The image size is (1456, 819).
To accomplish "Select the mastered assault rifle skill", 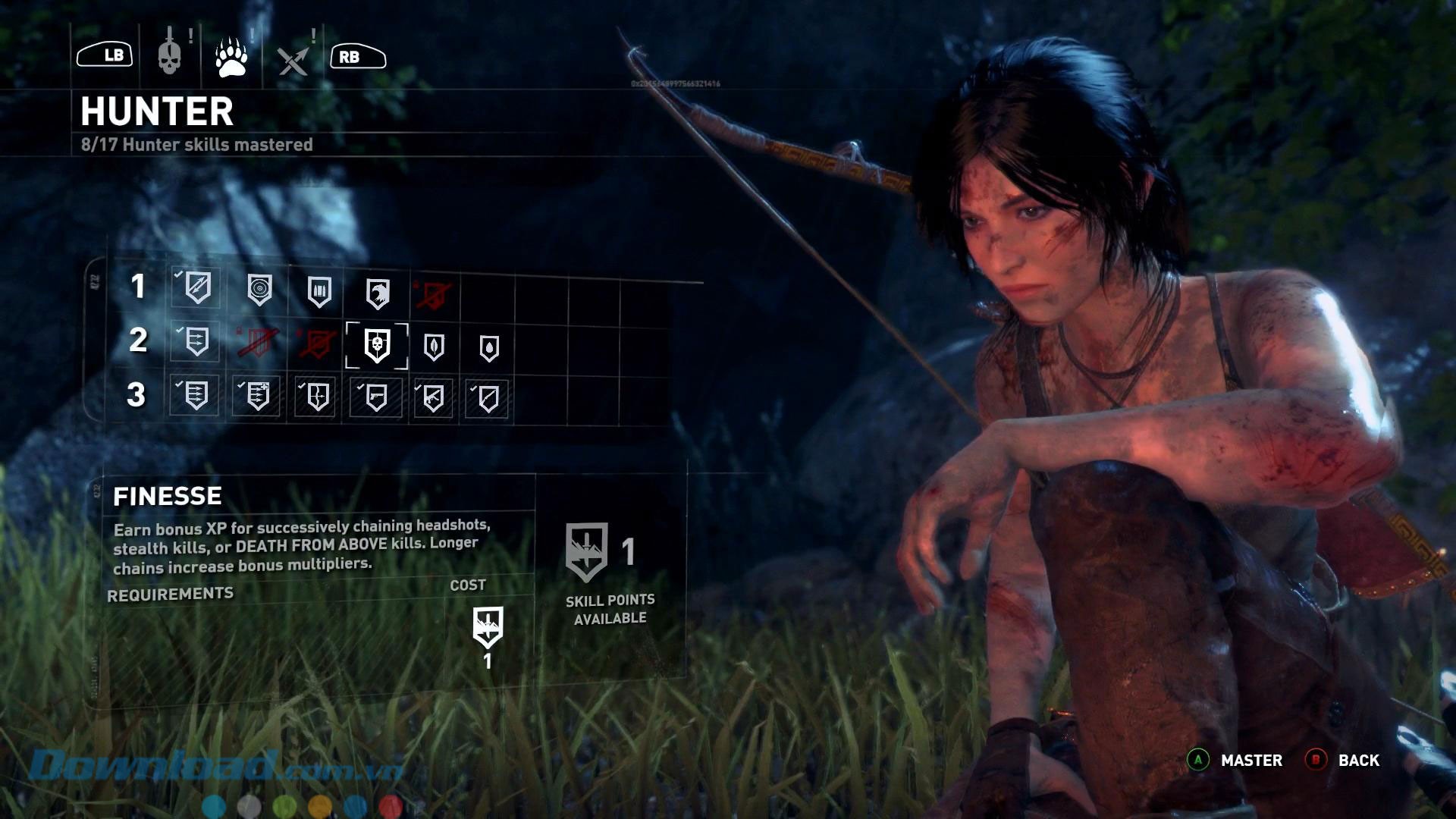I will tap(433, 397).
